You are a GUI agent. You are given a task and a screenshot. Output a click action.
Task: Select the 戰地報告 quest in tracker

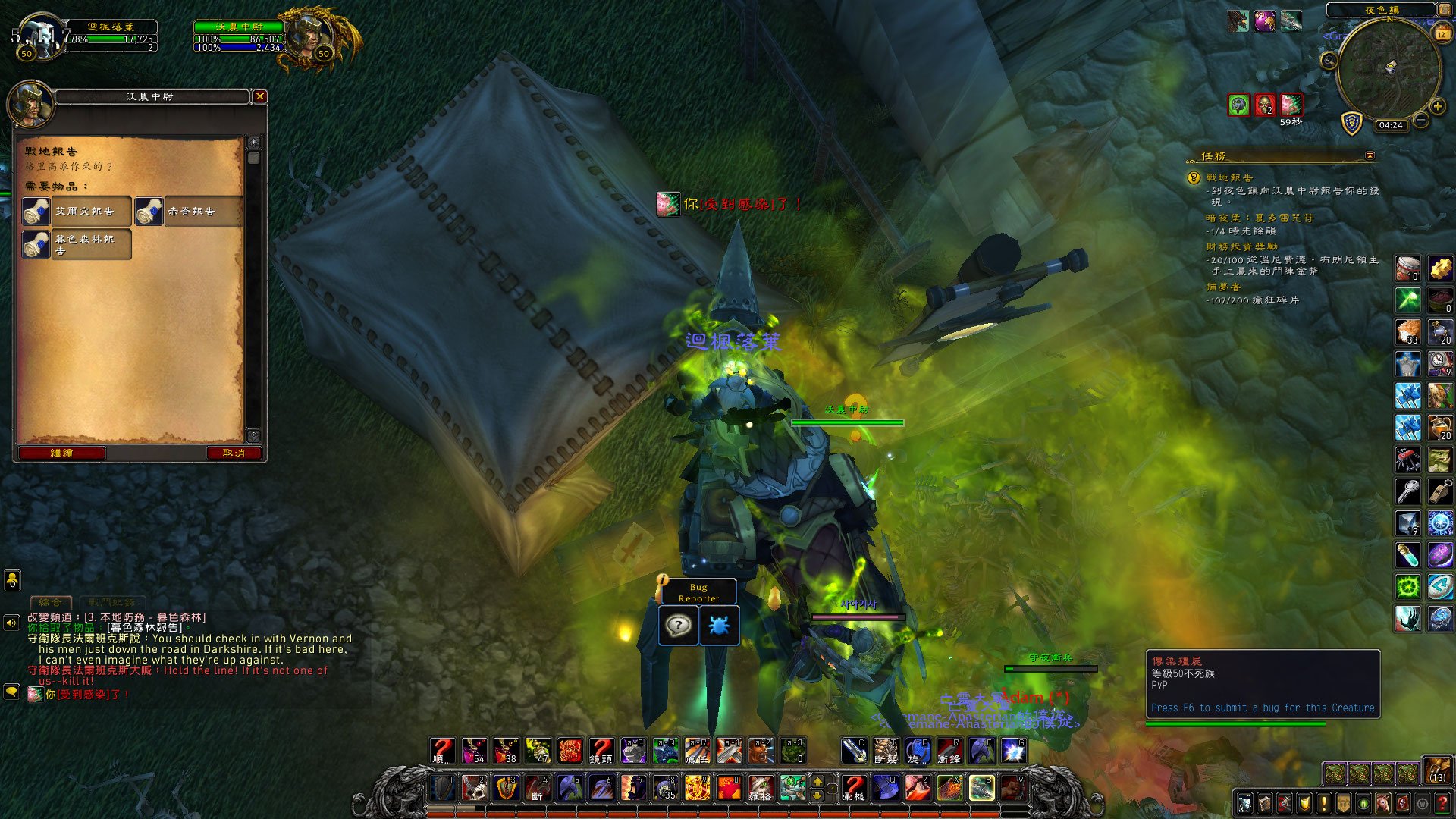click(1229, 177)
